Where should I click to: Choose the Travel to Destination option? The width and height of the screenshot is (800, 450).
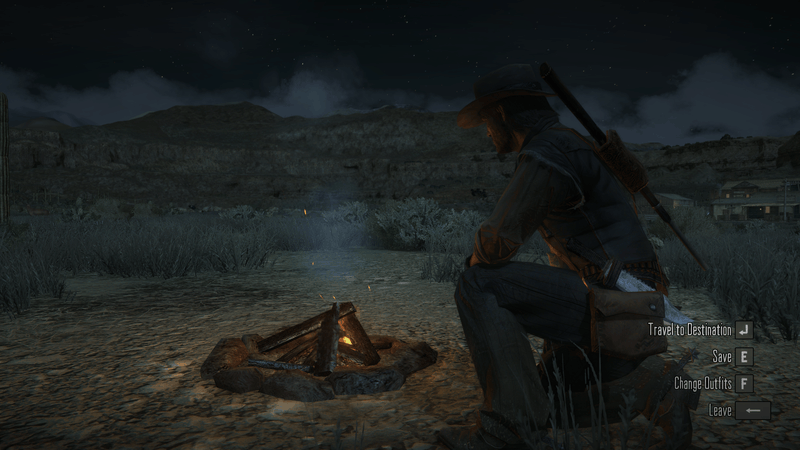[690, 329]
